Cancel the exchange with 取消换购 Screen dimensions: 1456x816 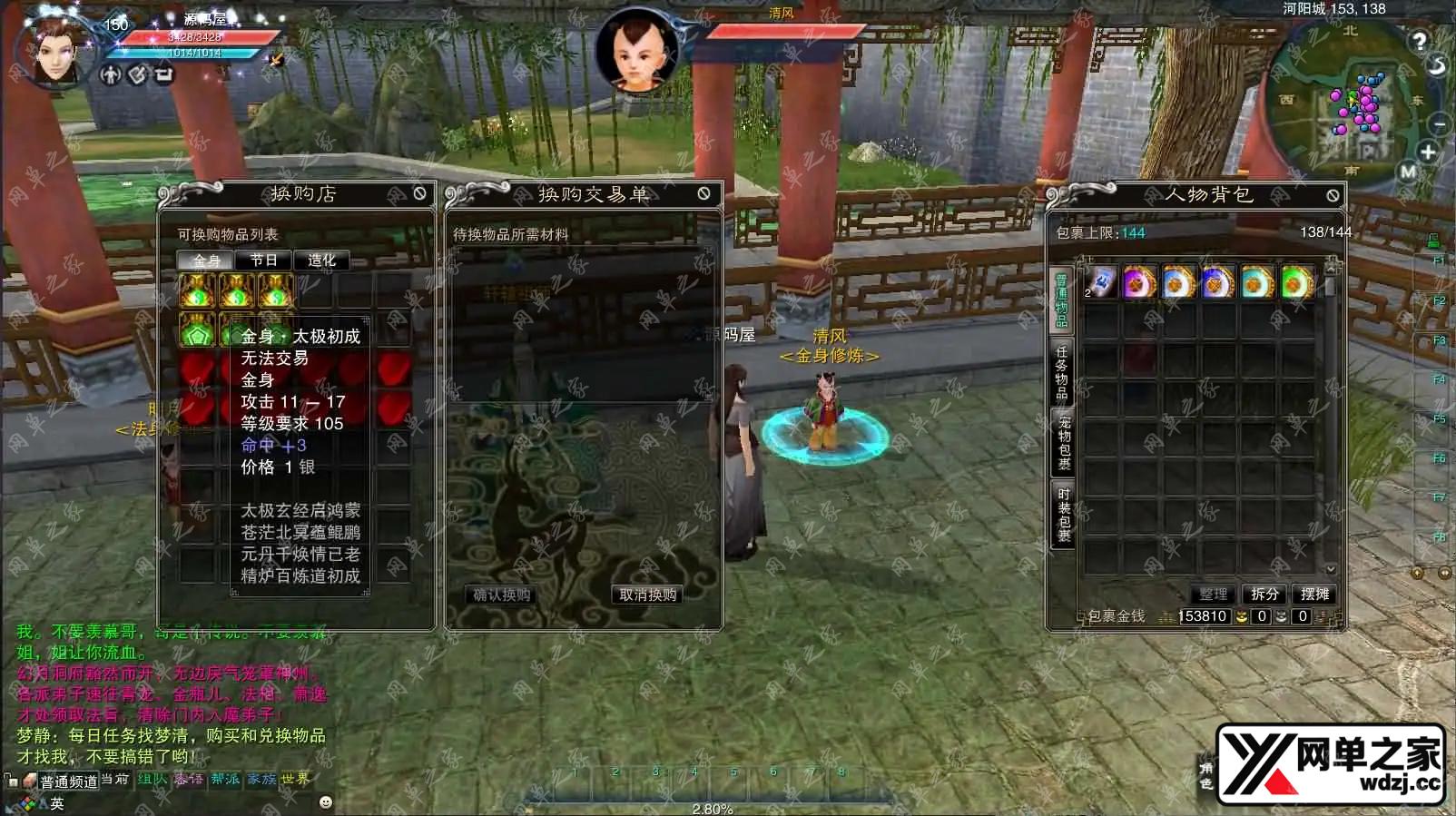pos(647,595)
